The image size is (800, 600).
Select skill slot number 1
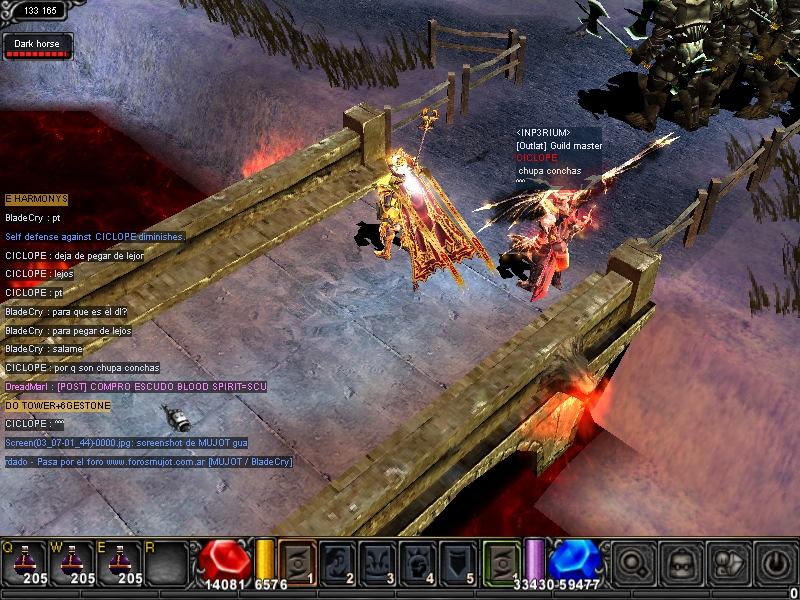pos(297,562)
